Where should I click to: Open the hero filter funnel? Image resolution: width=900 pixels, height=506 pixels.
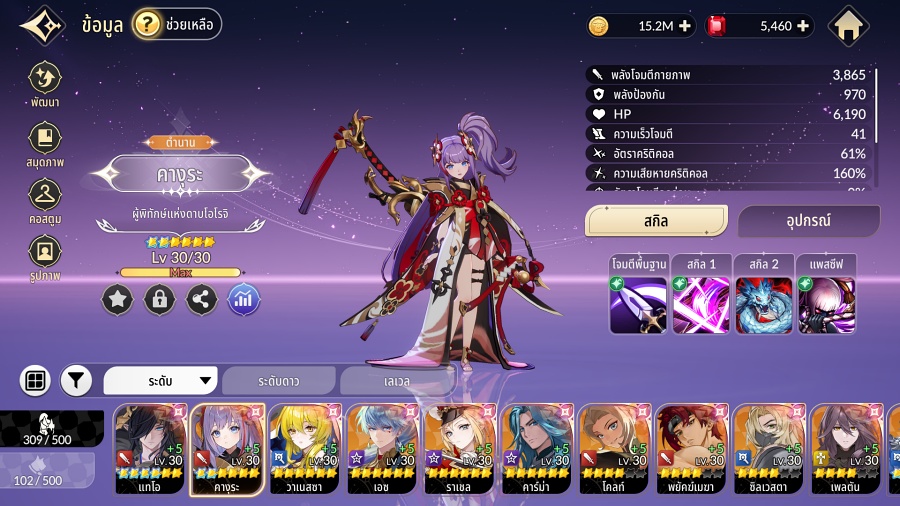click(76, 381)
